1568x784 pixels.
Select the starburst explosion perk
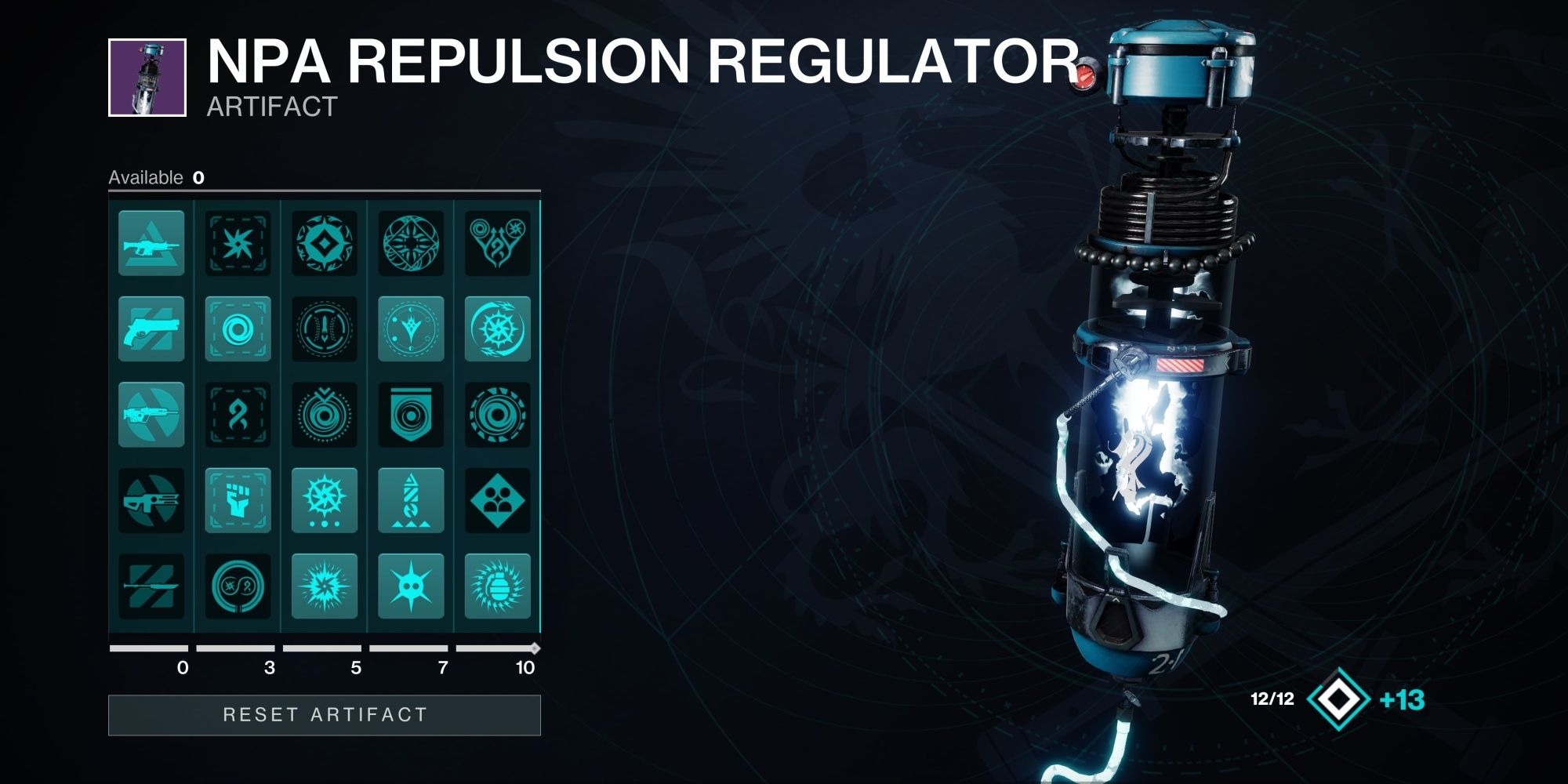point(325,586)
